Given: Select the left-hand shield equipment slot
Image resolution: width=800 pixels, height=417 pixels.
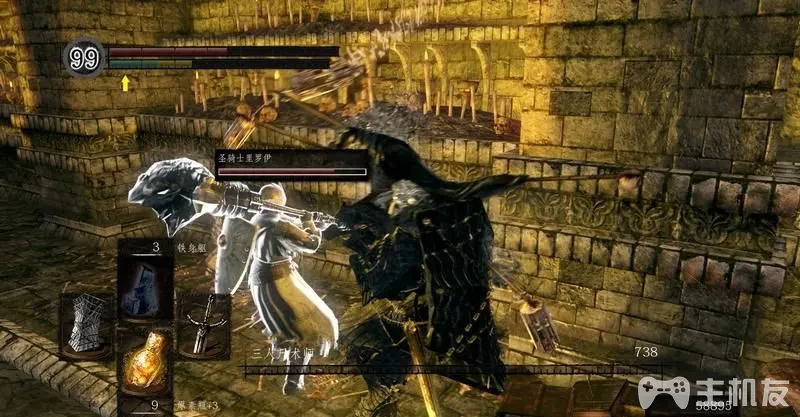Looking at the screenshot, I should (88, 323).
